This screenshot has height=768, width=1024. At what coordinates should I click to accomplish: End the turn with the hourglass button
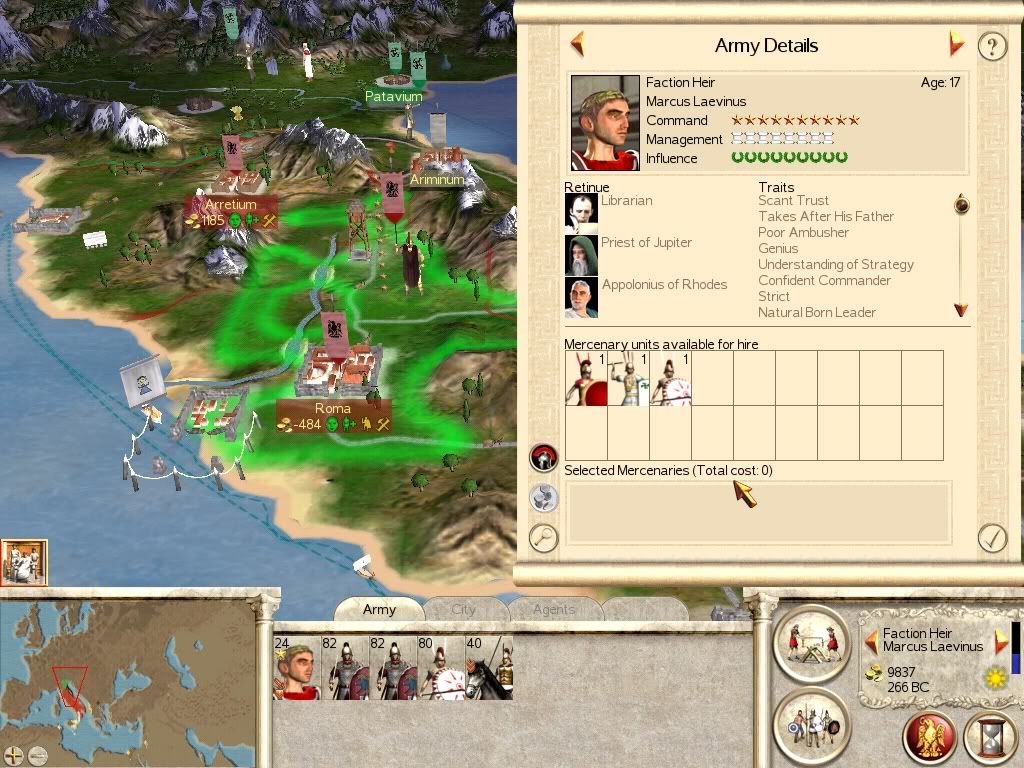tap(991, 737)
